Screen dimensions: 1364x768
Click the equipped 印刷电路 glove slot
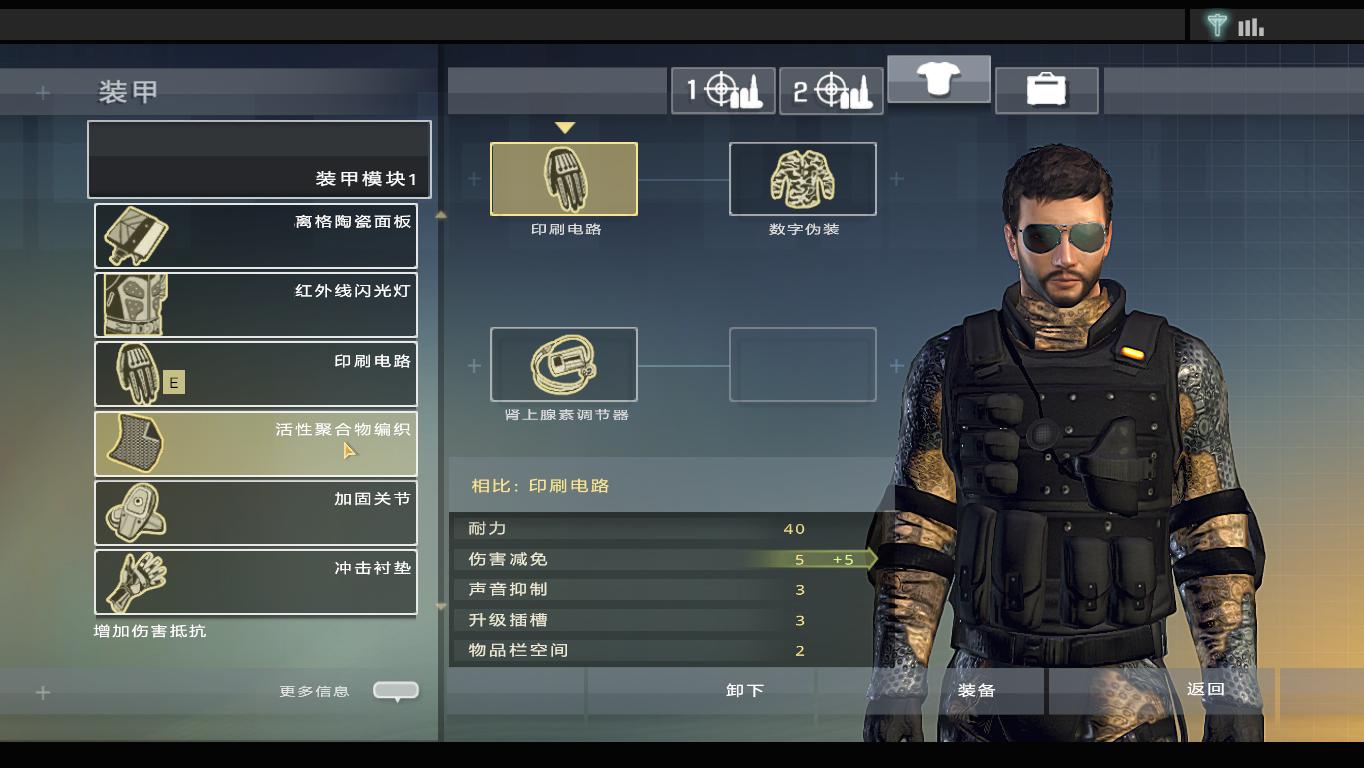[563, 179]
